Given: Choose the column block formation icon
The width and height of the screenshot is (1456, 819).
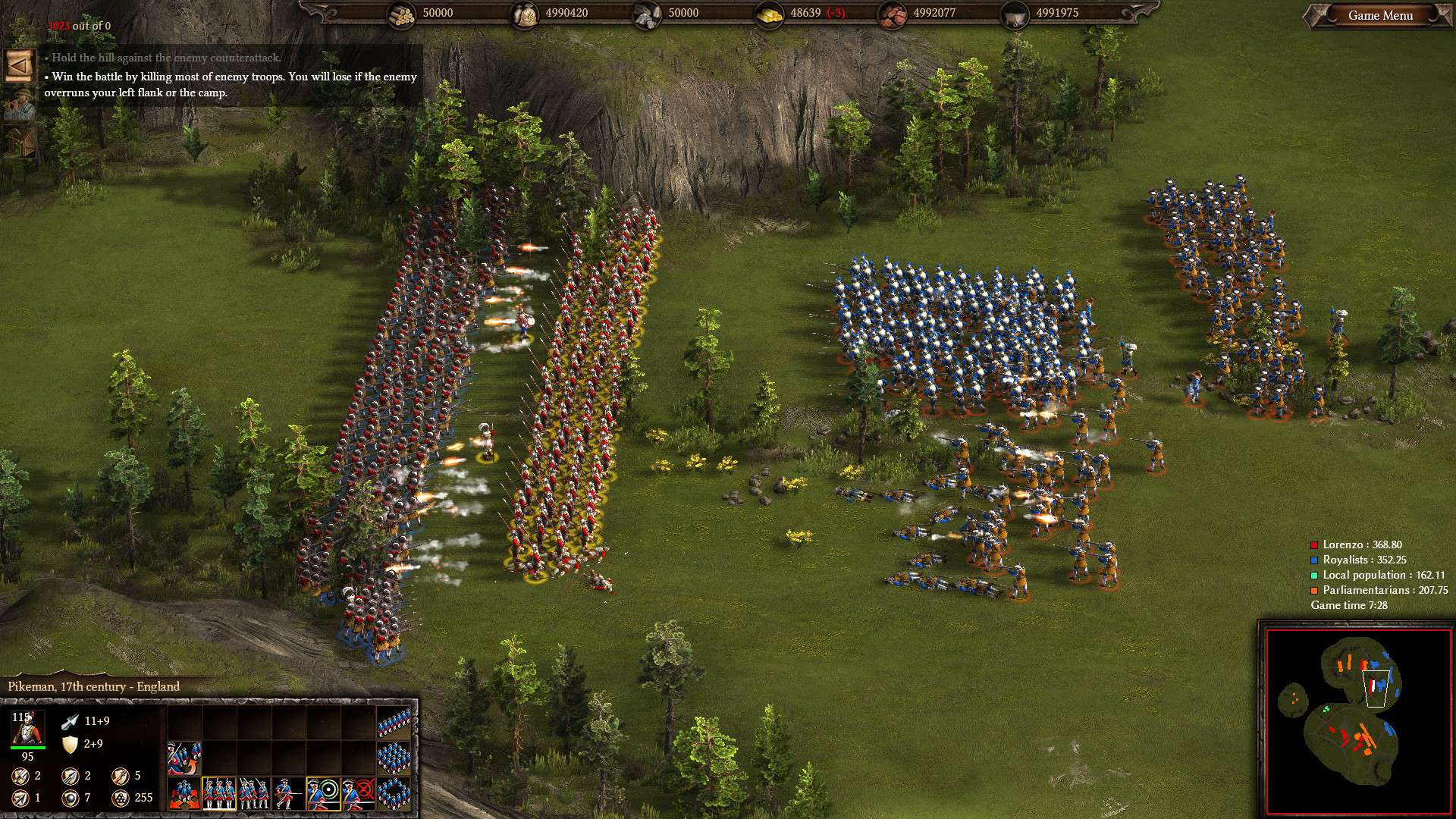Looking at the screenshot, I should tap(394, 757).
